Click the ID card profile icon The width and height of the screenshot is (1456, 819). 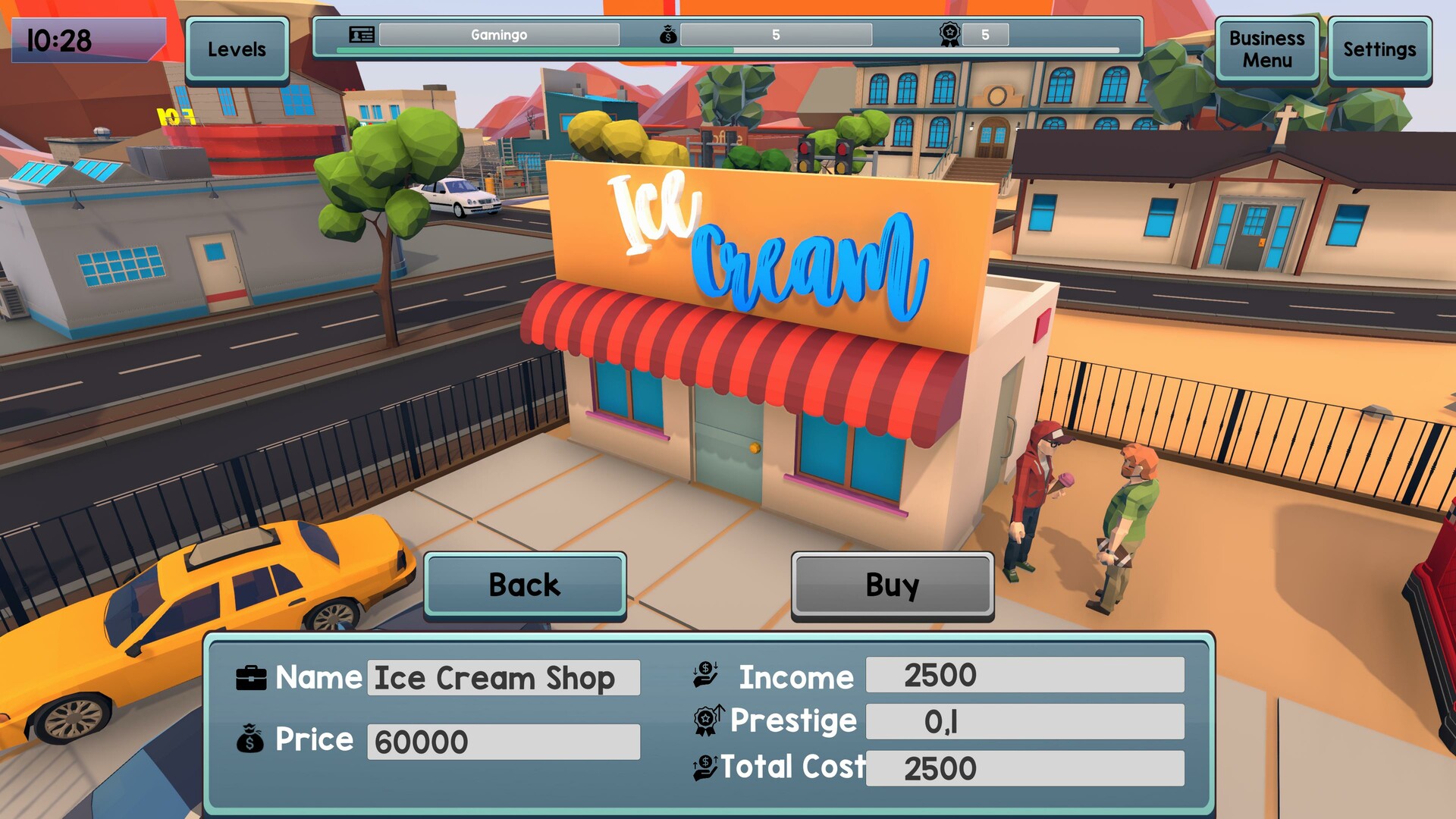tap(362, 35)
